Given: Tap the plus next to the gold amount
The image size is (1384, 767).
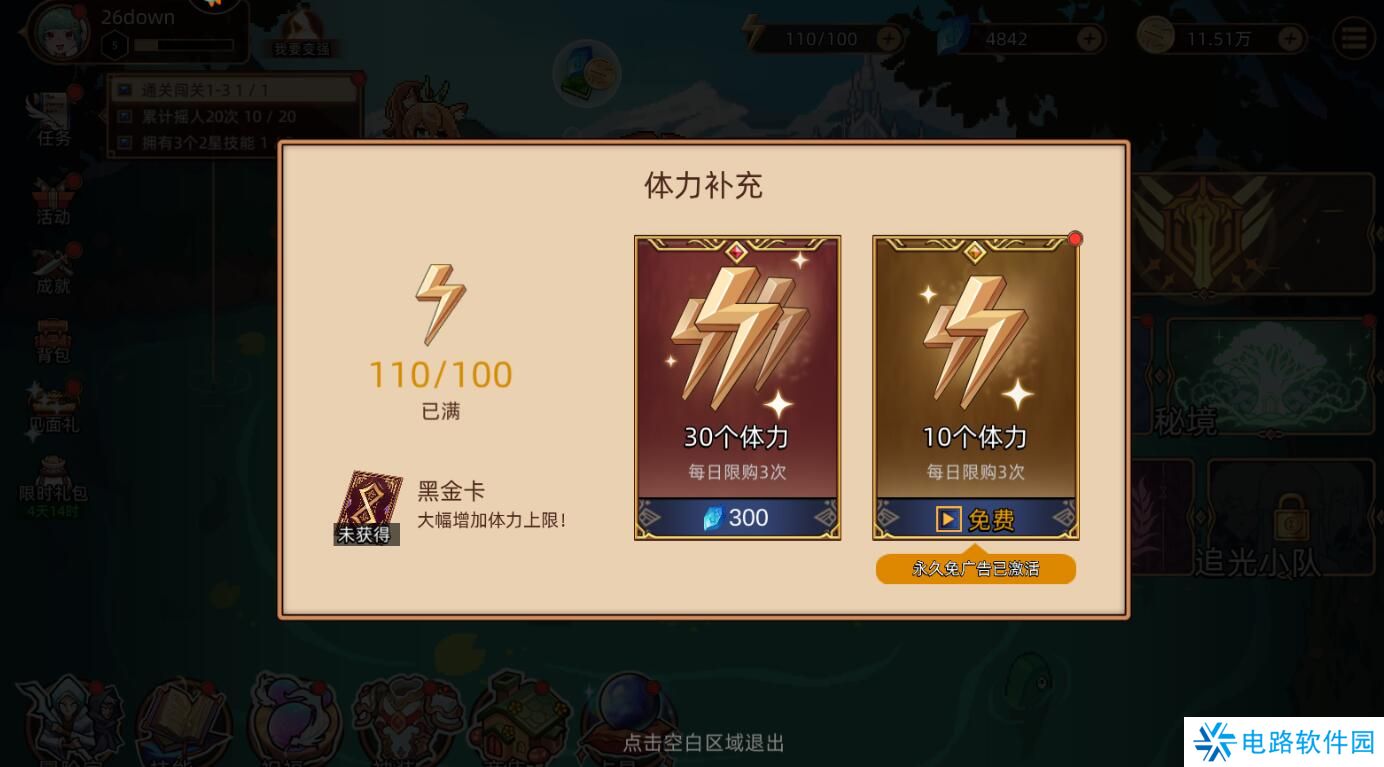Looking at the screenshot, I should 1290,40.
